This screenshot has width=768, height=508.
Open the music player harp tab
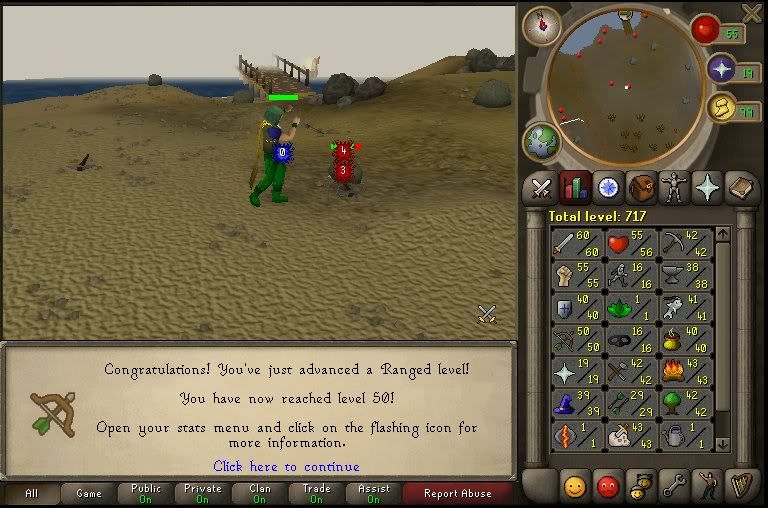[x=740, y=487]
